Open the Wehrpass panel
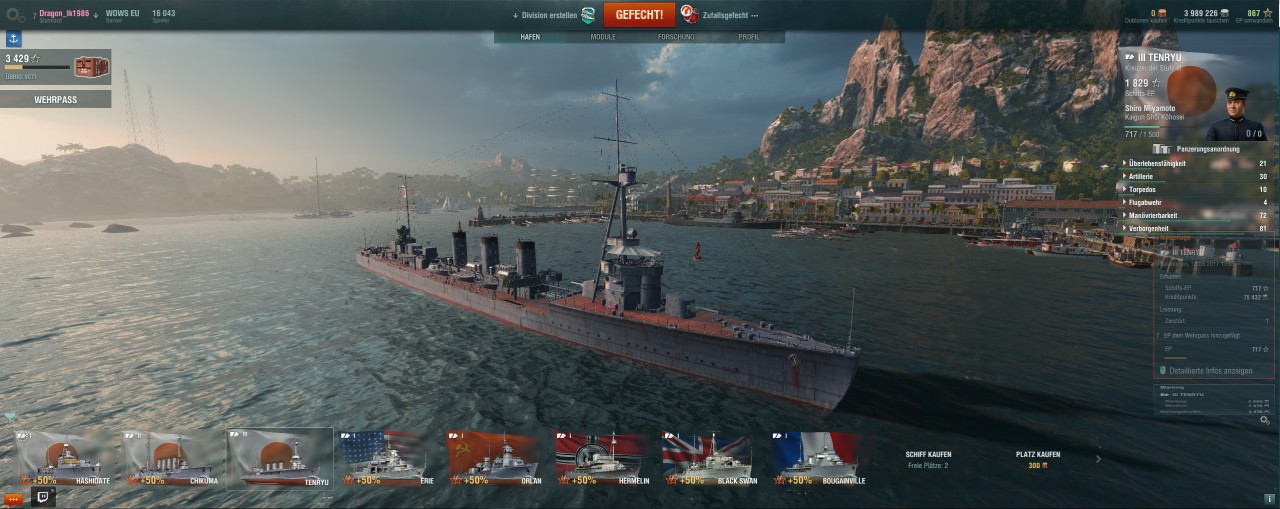The height and width of the screenshot is (509, 1280). [56, 100]
